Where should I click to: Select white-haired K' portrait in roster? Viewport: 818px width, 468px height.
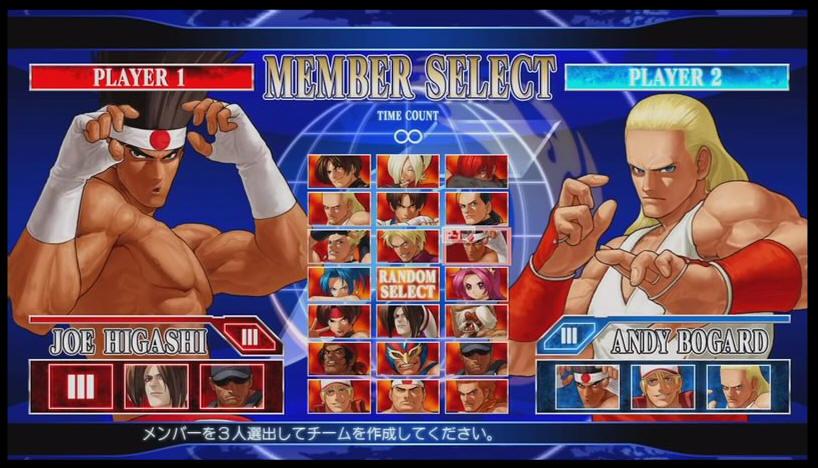[406, 171]
